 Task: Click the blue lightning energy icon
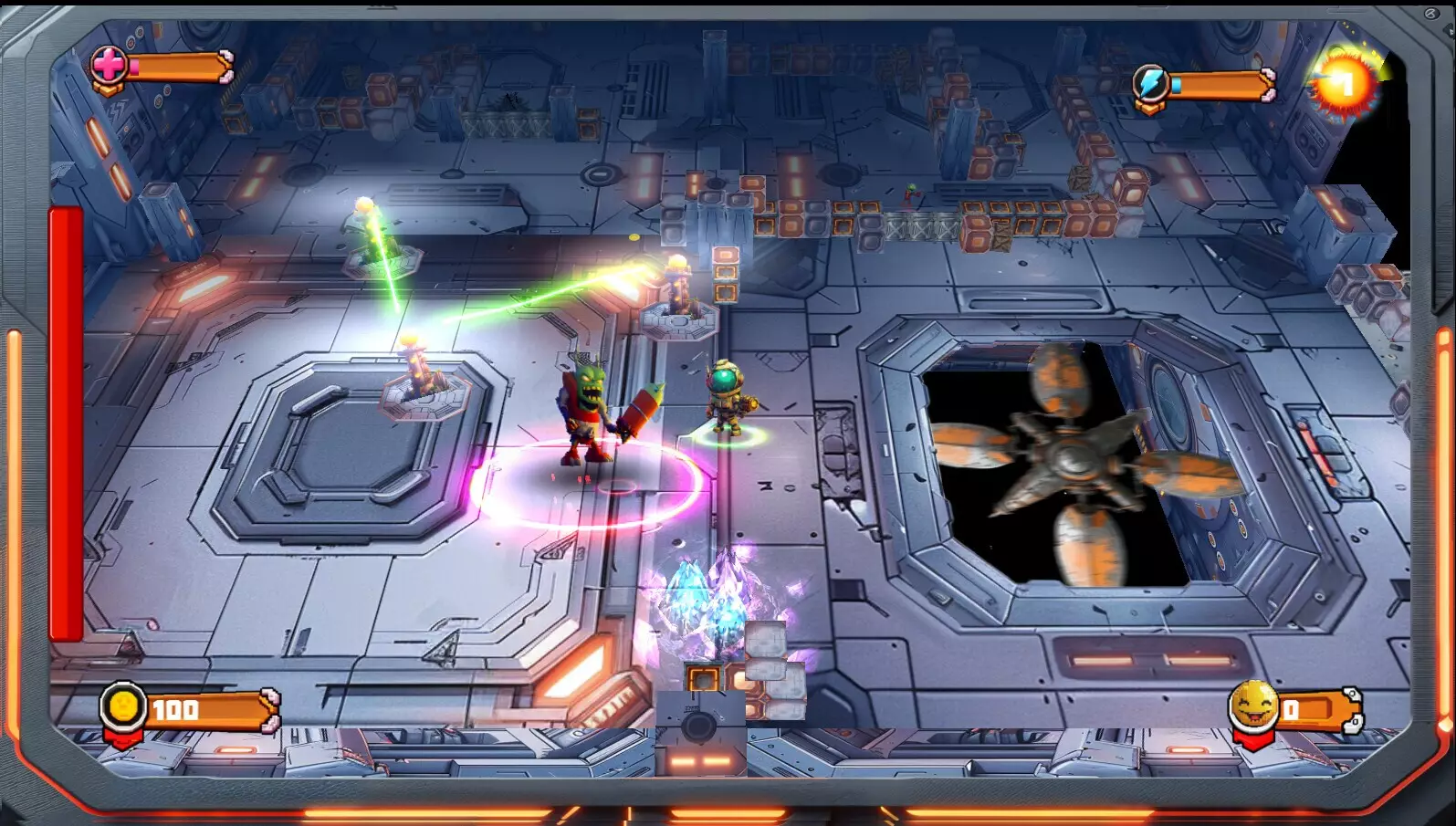point(1152,80)
